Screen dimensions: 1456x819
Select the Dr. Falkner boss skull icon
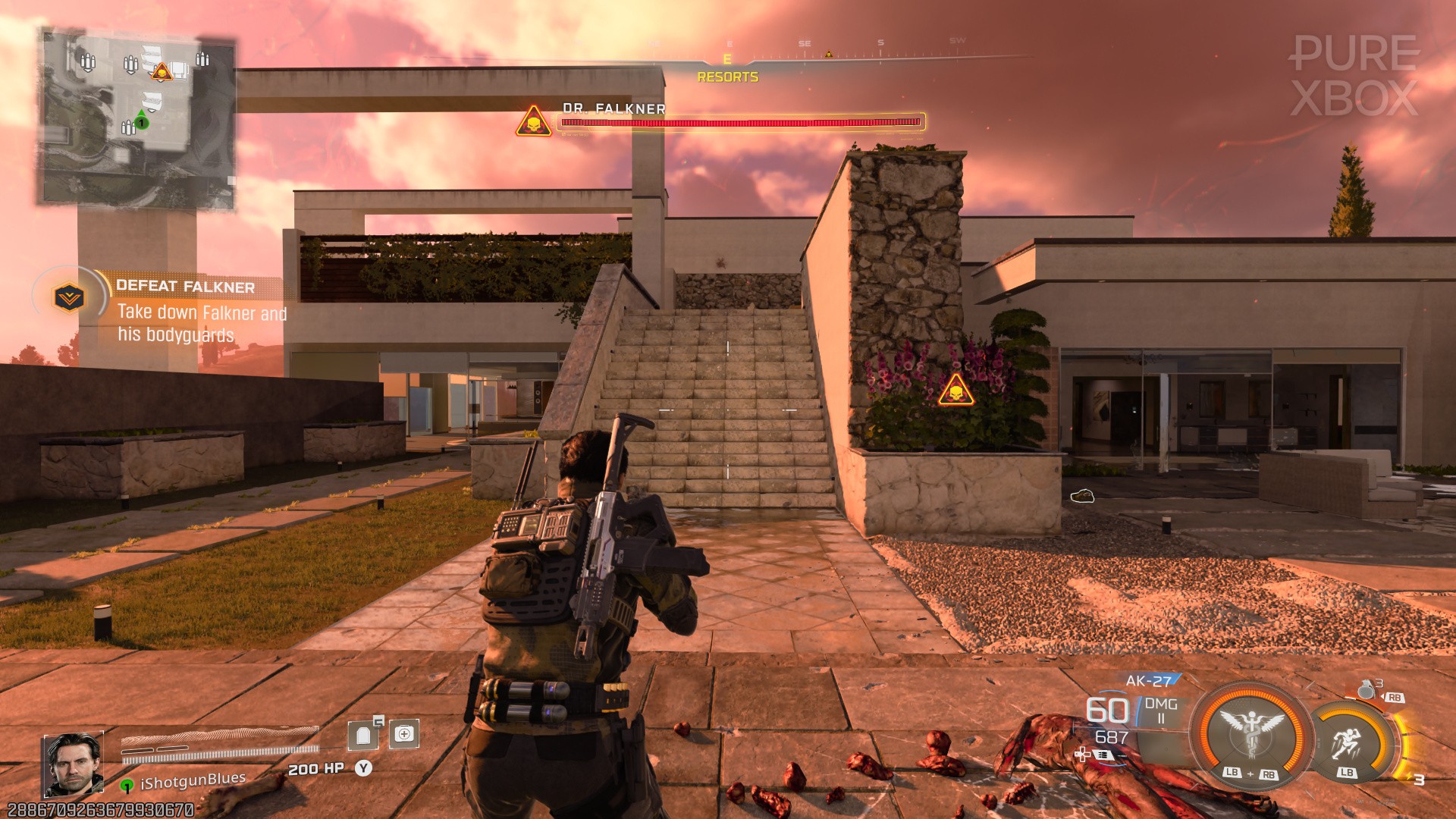tap(534, 122)
